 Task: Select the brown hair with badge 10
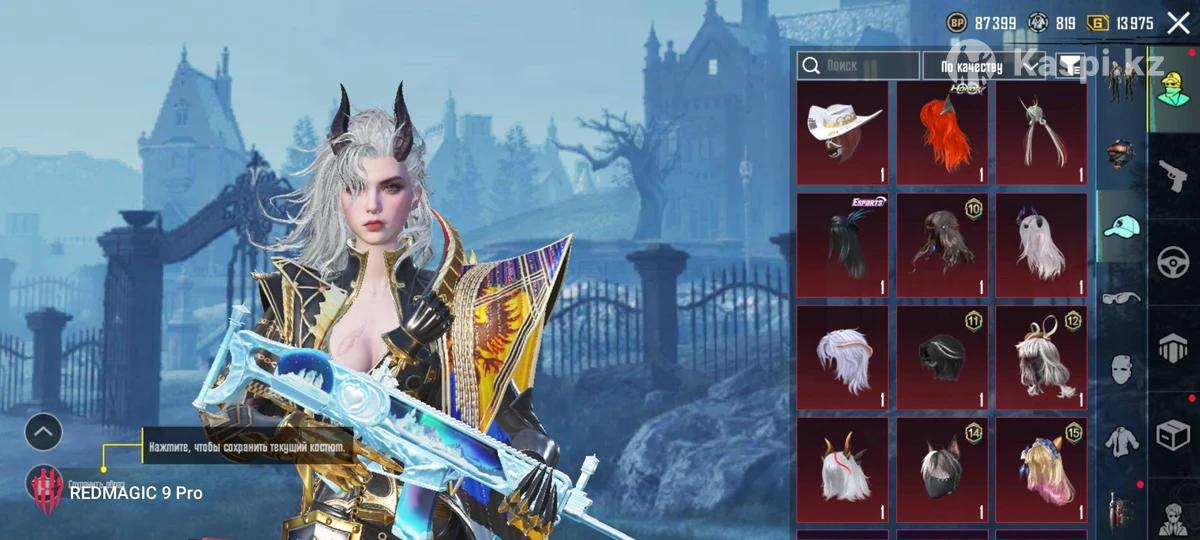click(941, 245)
